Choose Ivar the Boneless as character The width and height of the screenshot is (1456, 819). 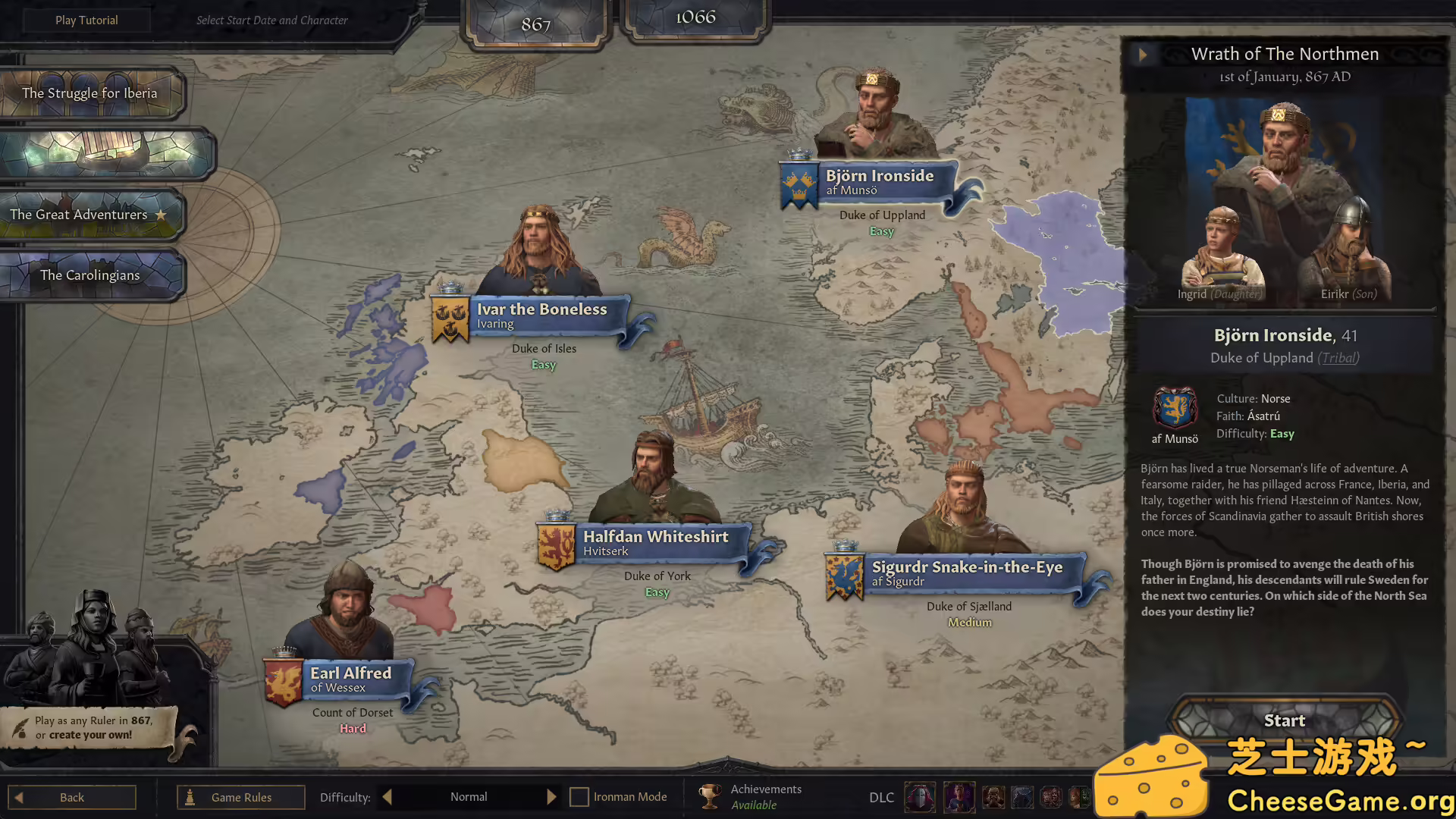coord(541,315)
